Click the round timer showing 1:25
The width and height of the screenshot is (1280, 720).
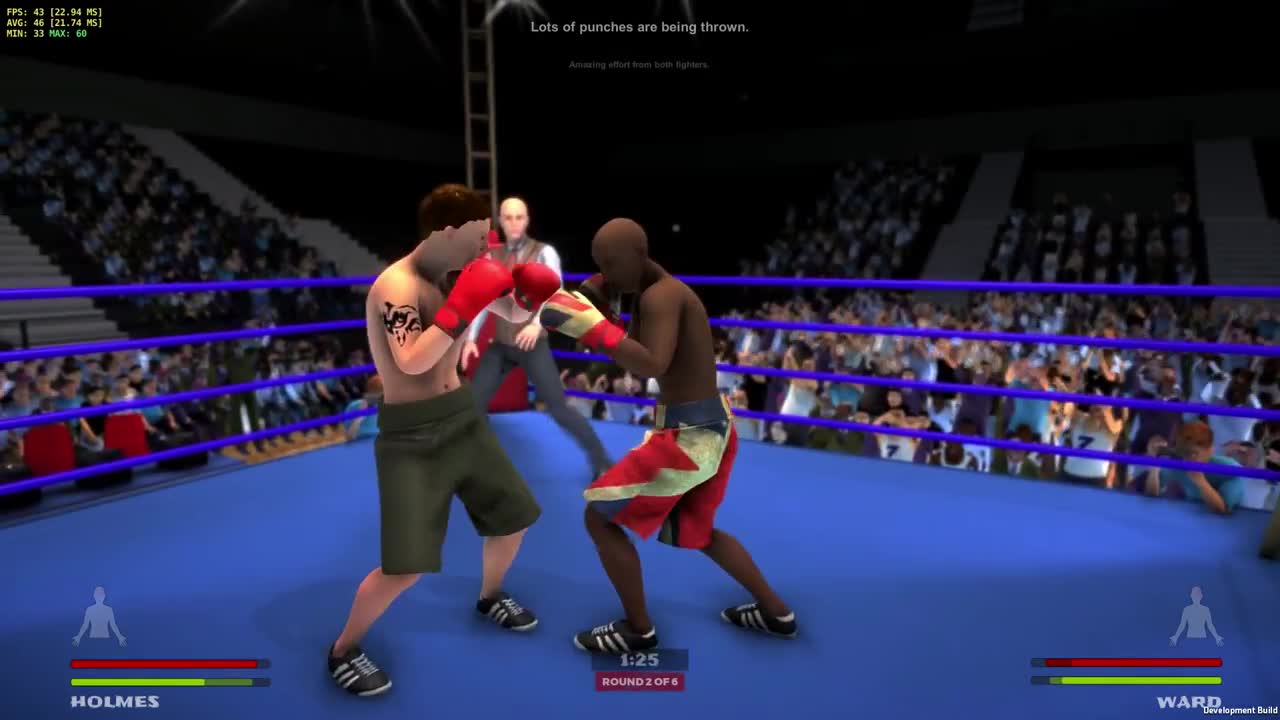click(638, 659)
